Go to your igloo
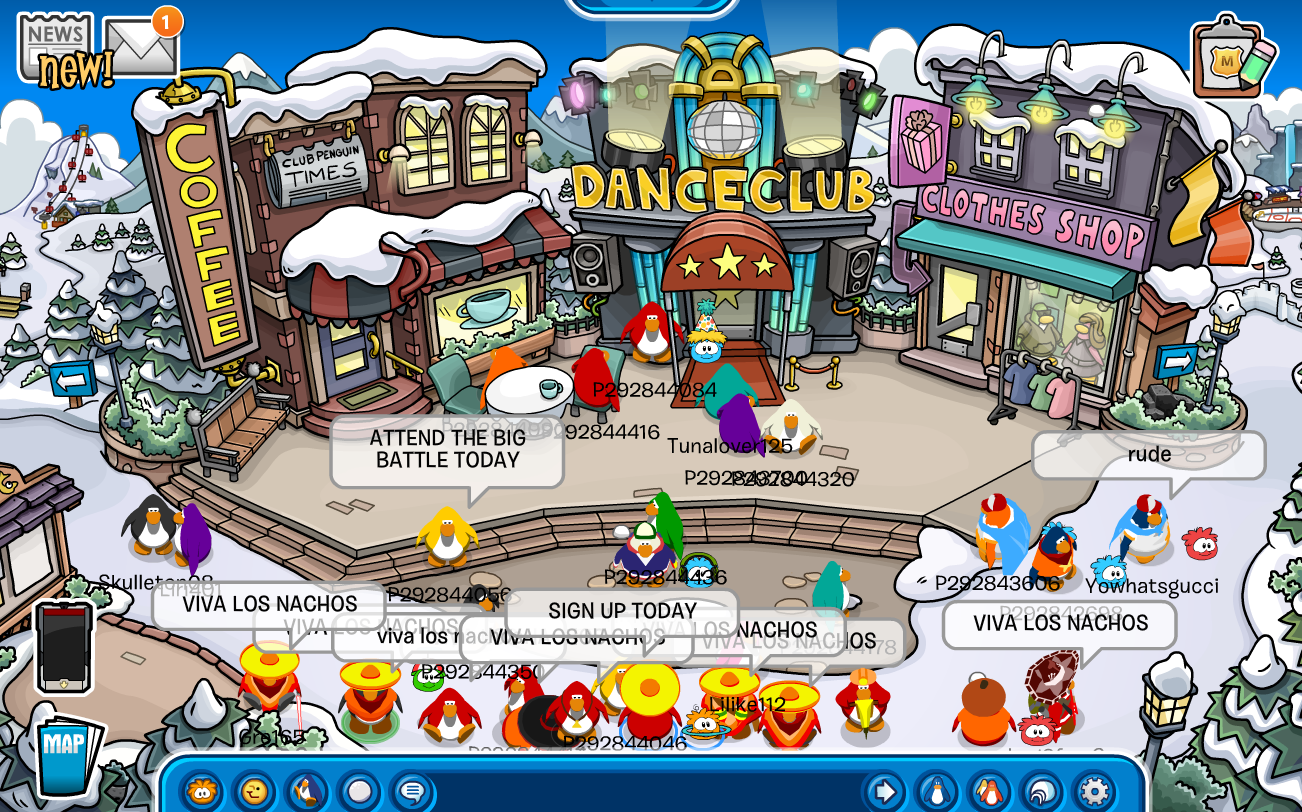This screenshot has height=812, width=1302. (1041, 791)
